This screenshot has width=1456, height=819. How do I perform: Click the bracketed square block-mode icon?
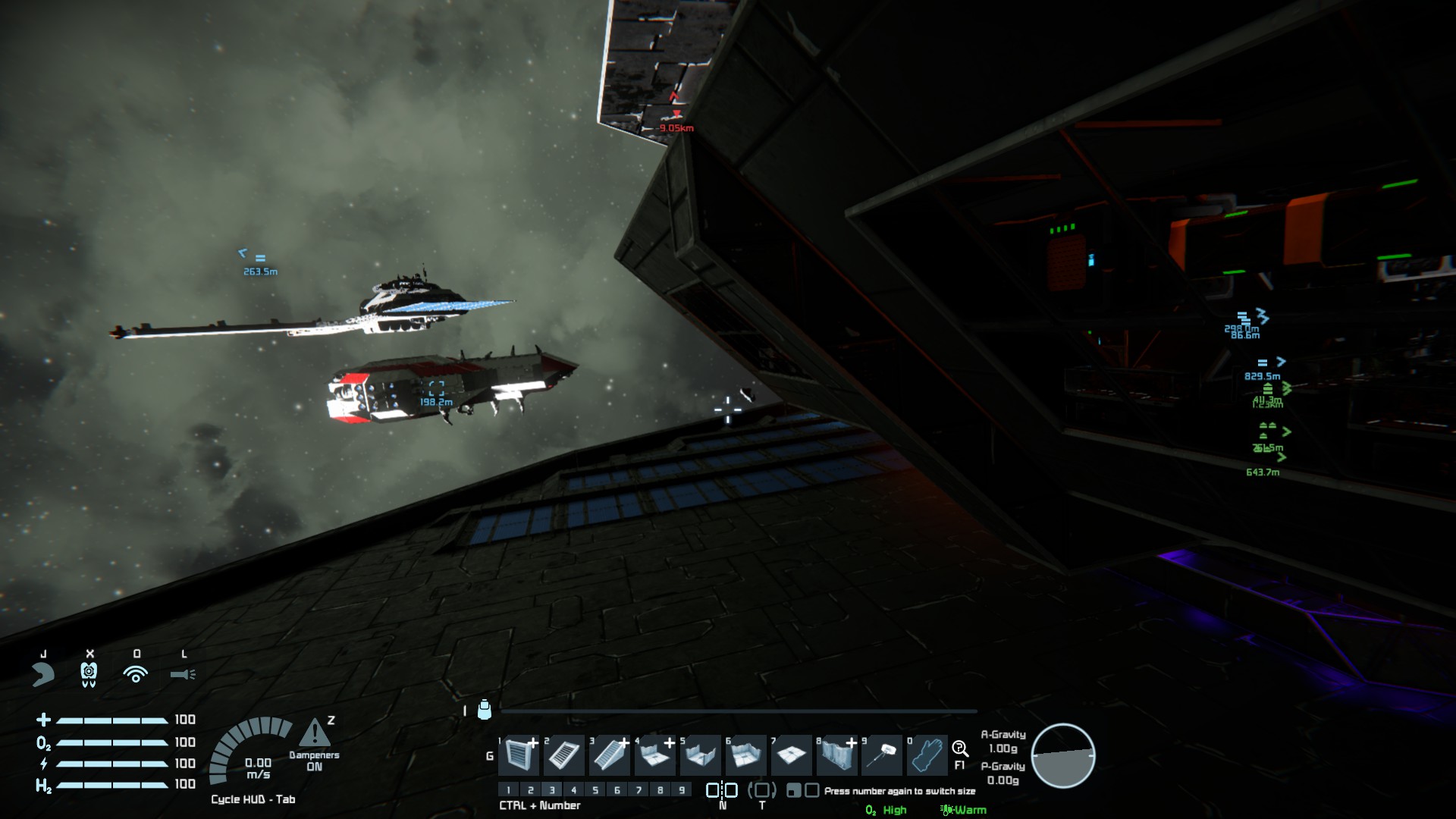pyautogui.click(x=762, y=790)
